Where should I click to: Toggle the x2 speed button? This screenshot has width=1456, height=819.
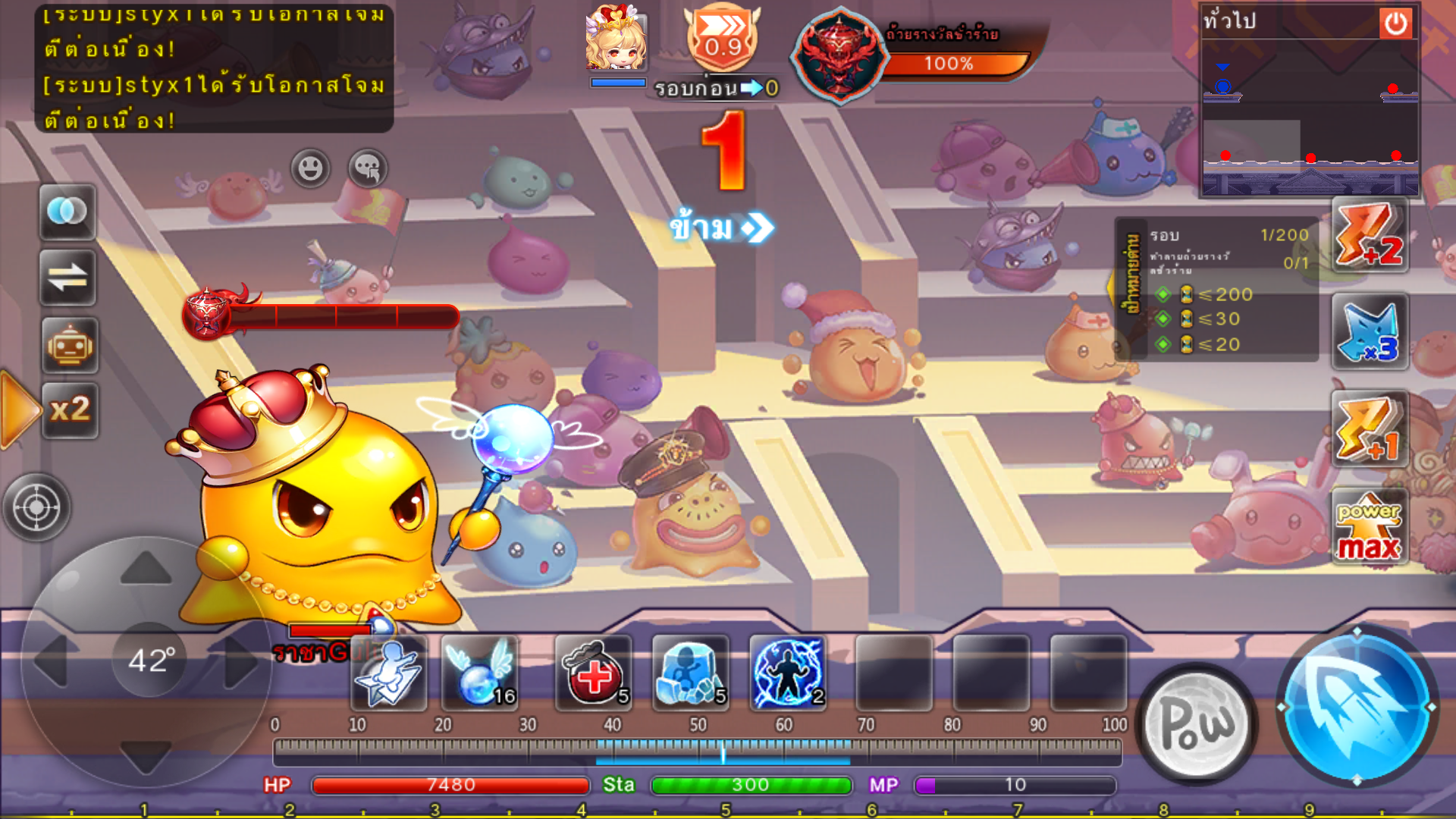coord(70,410)
